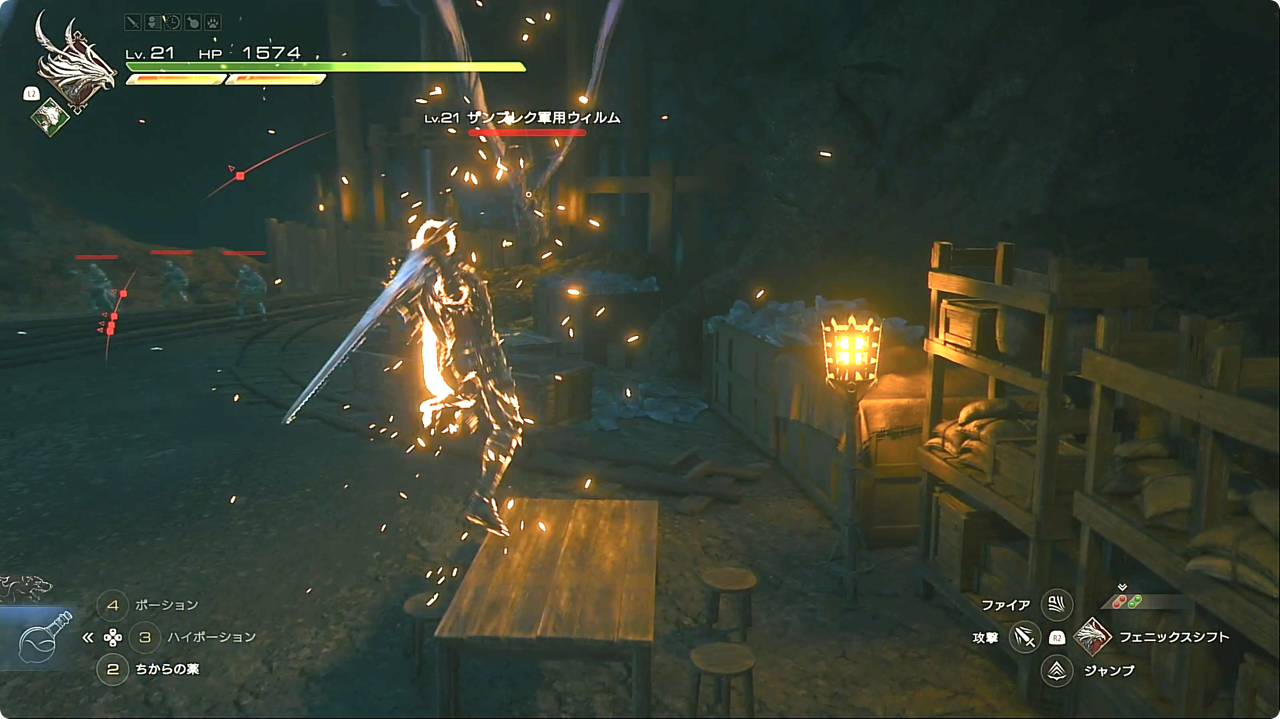The height and width of the screenshot is (719, 1280).
Task: Click the potion auto-use accessory icon
Action: coord(192,22)
